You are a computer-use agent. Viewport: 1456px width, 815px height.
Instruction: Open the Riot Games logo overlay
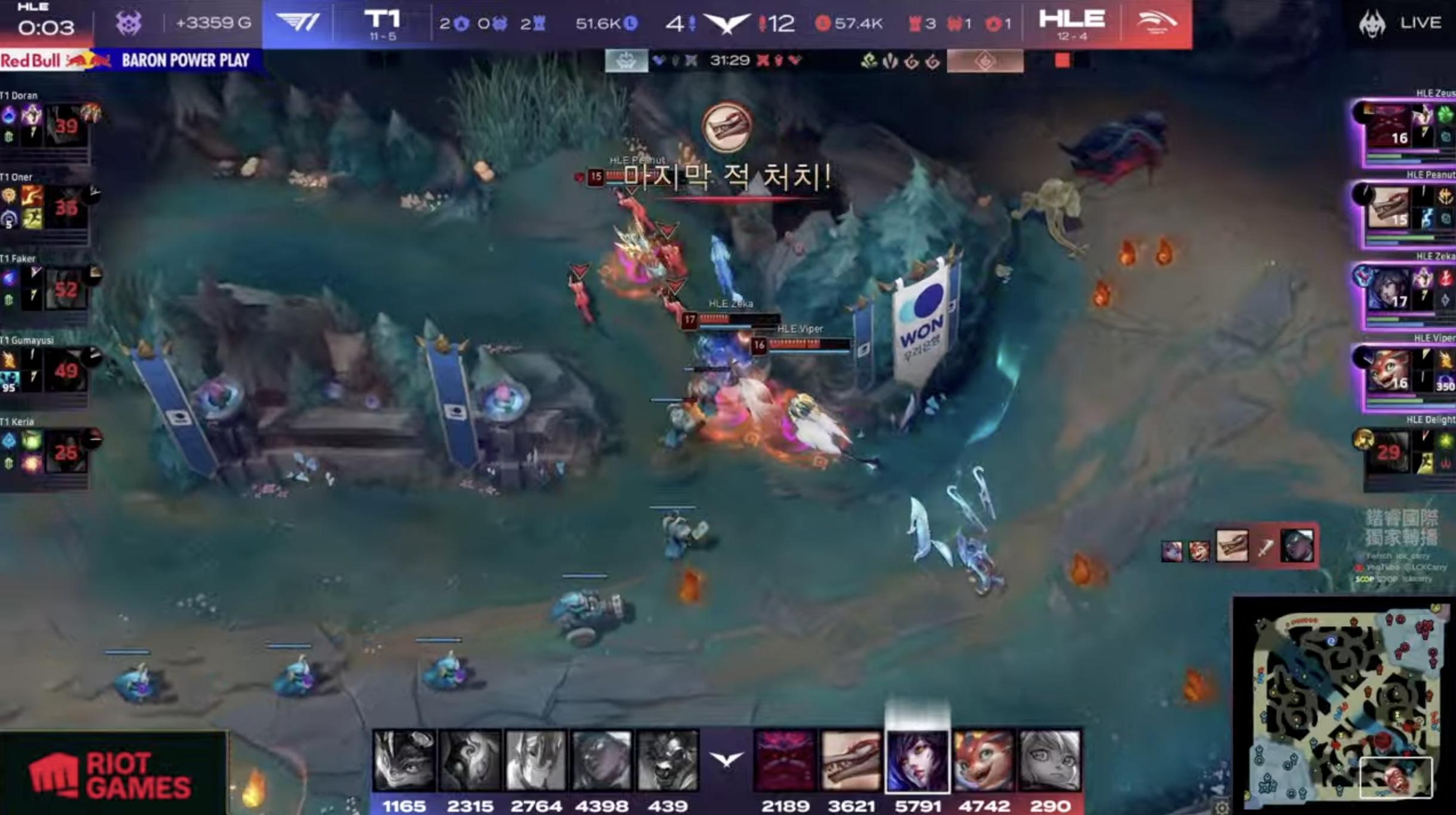point(112,774)
